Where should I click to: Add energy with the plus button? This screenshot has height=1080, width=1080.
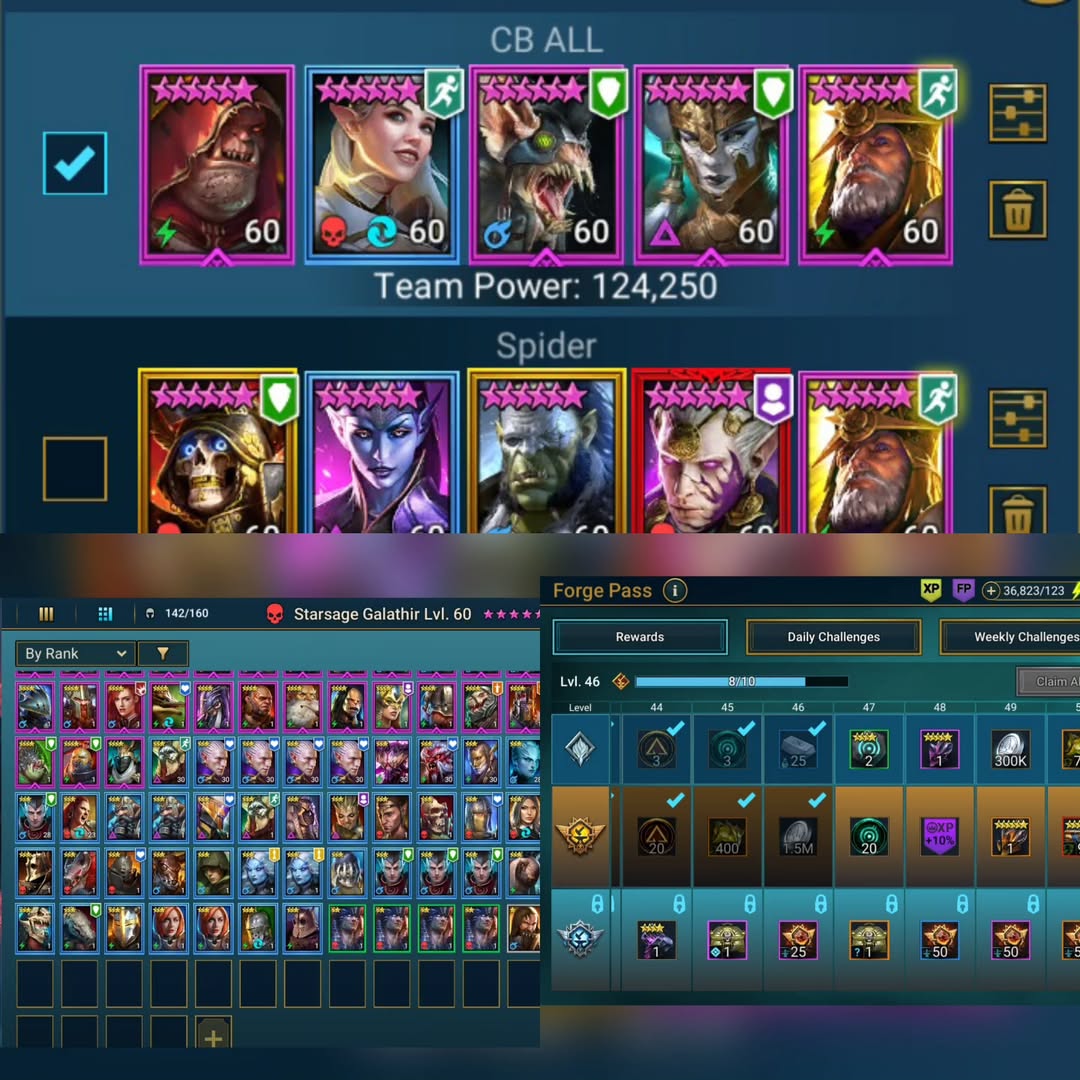pyautogui.click(x=991, y=591)
